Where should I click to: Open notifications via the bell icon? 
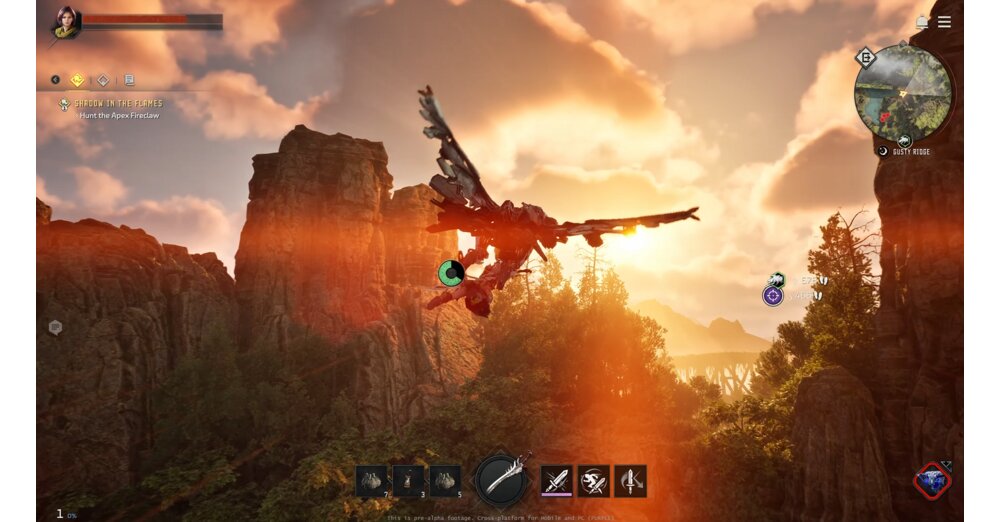922,22
